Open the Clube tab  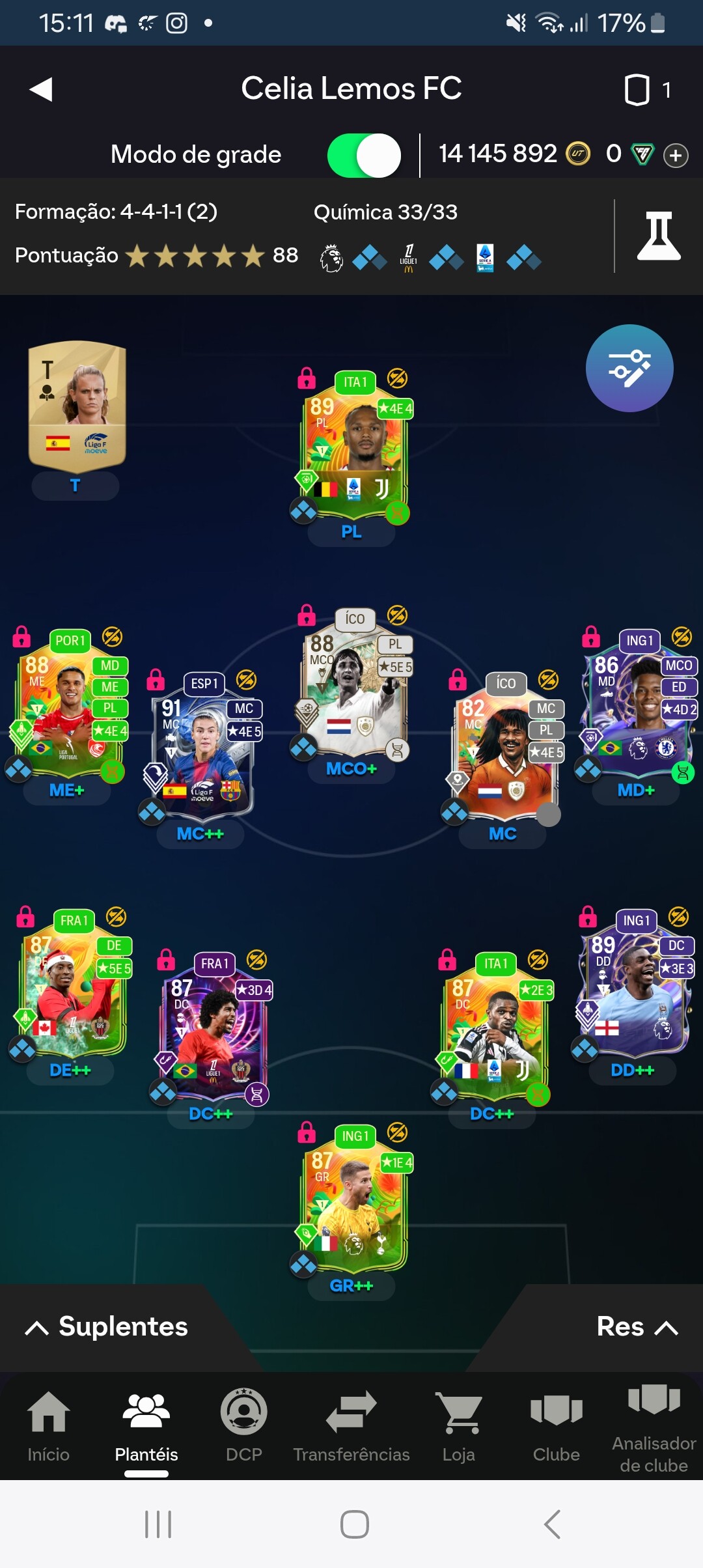click(x=556, y=1426)
